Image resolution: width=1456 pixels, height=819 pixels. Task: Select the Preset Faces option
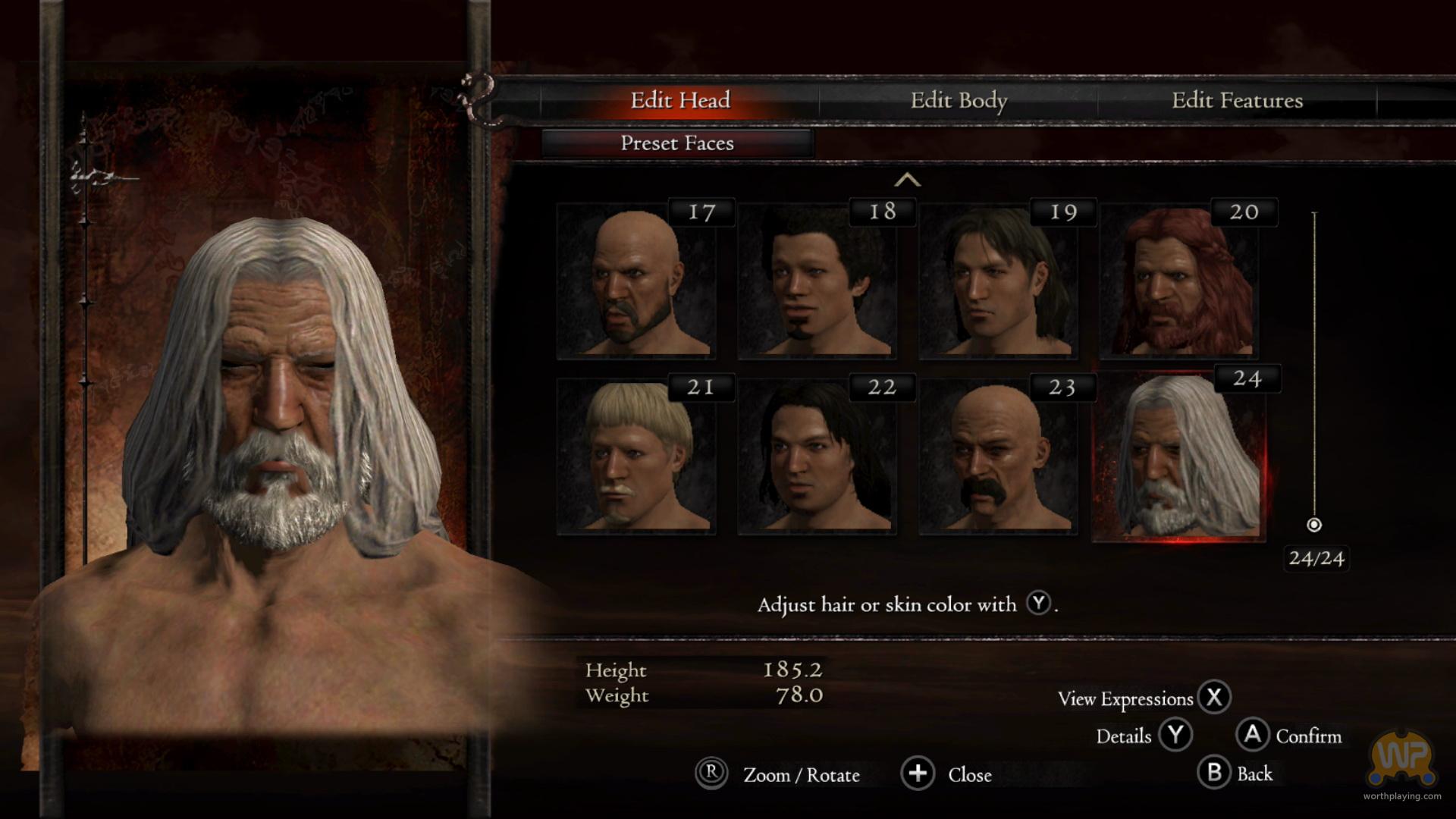(677, 143)
